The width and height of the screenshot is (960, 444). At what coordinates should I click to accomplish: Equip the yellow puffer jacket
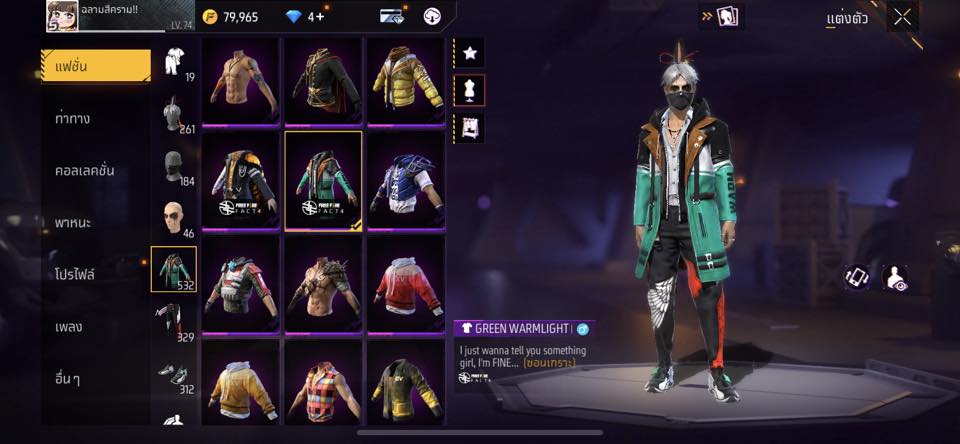point(406,82)
